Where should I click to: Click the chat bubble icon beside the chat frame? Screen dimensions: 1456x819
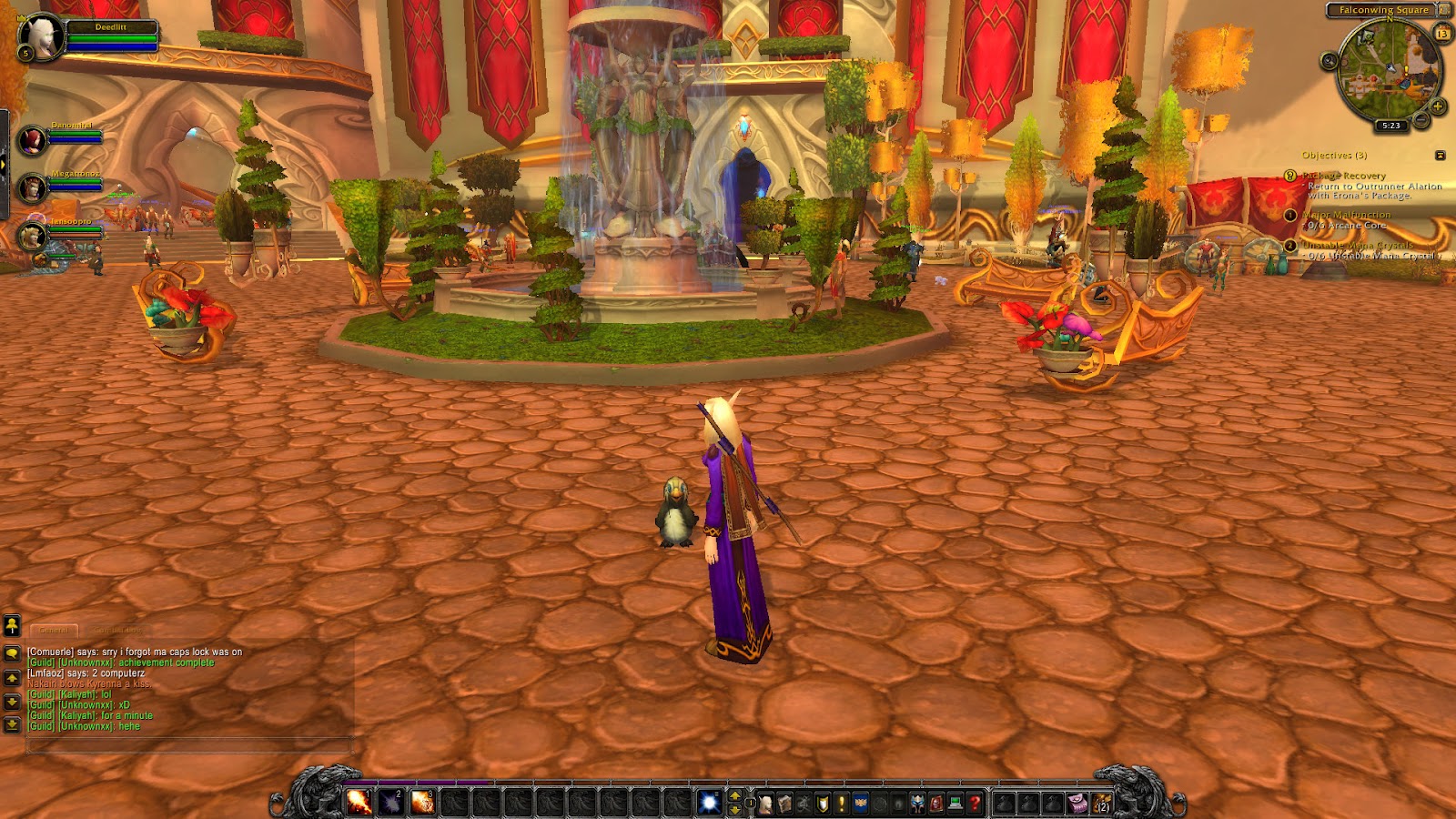[x=12, y=653]
